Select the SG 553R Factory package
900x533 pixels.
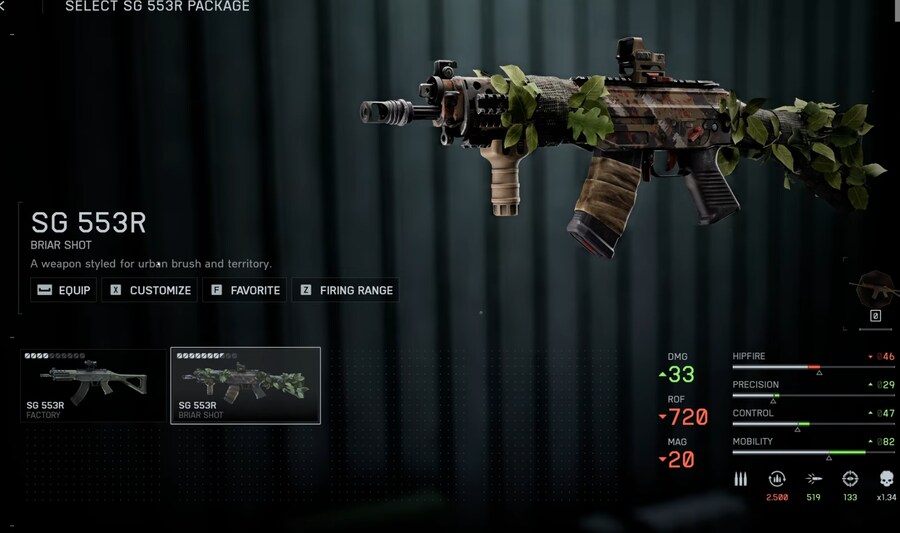click(x=93, y=385)
